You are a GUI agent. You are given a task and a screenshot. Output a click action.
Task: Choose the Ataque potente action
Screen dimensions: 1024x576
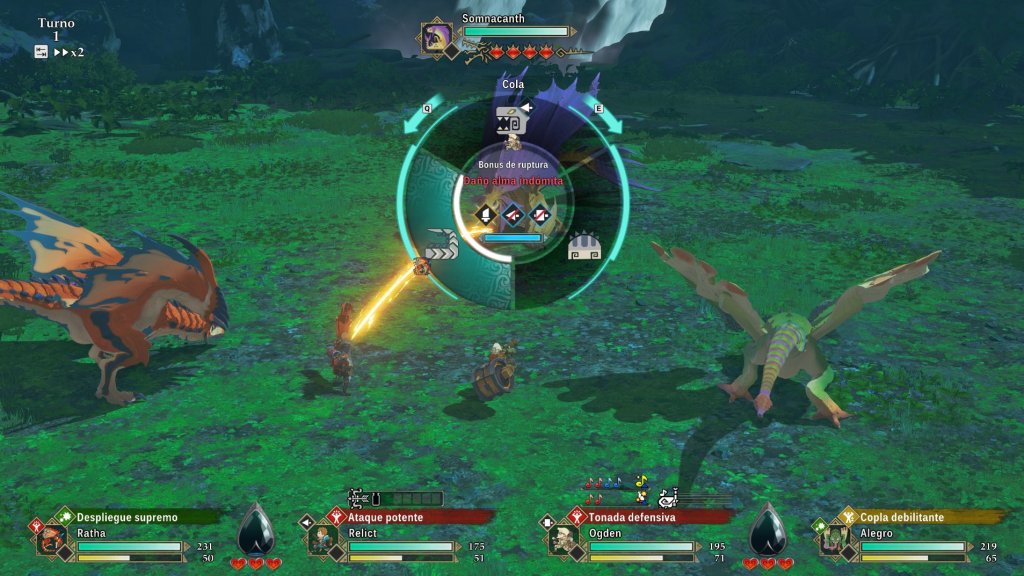tap(385, 517)
